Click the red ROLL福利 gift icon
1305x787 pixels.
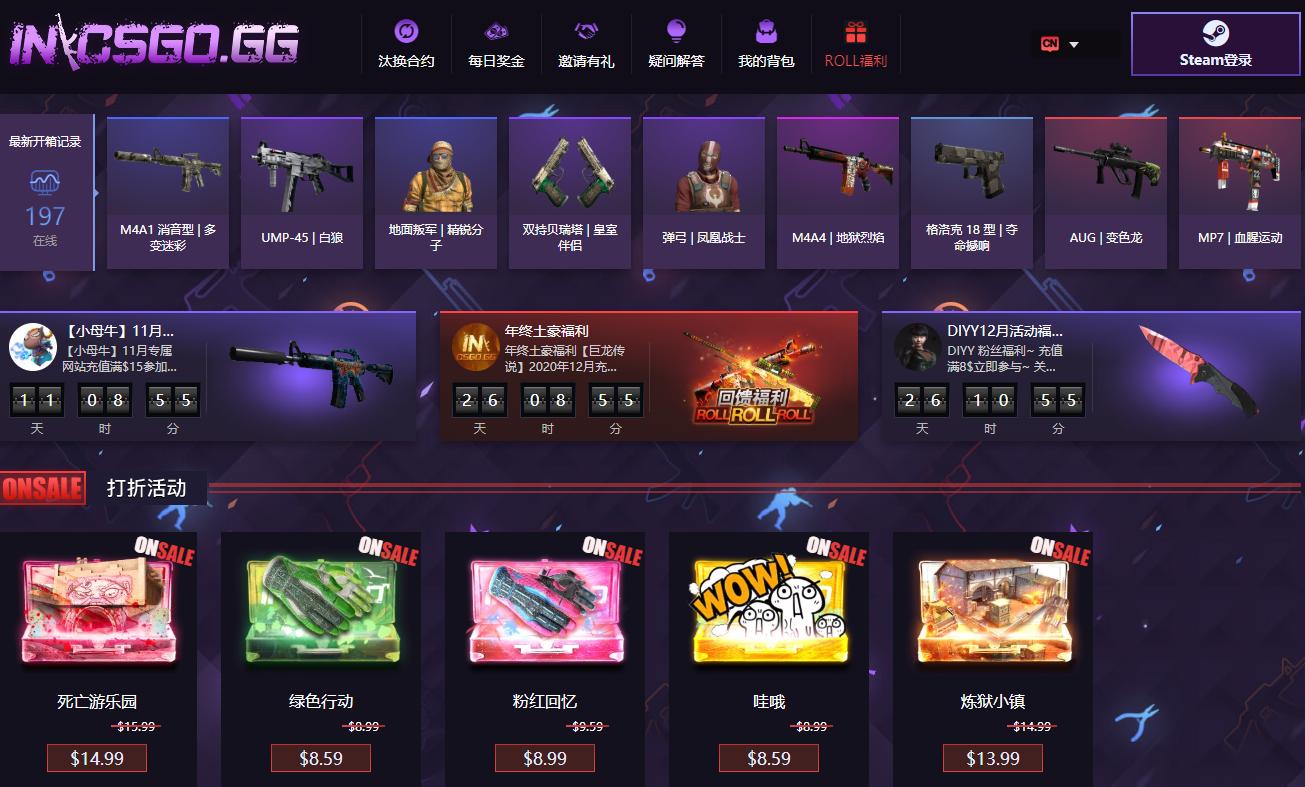(855, 28)
